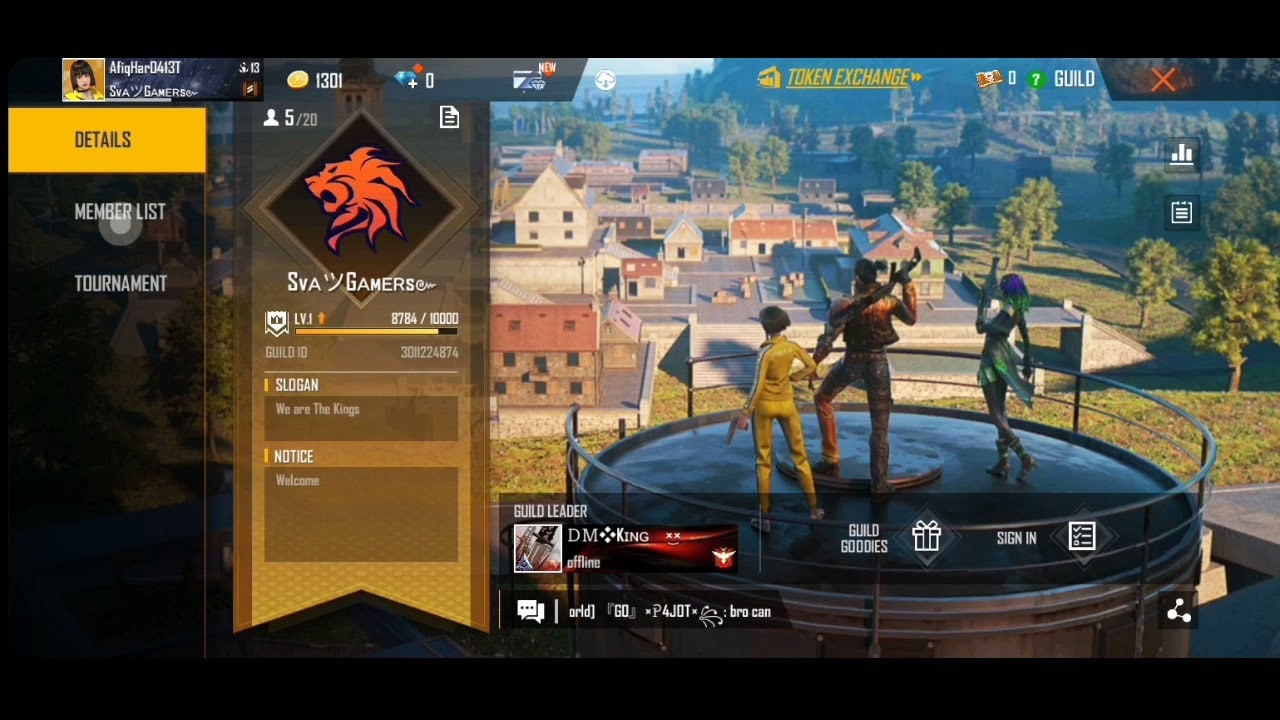Open the Member List tab
This screenshot has height=720, width=1280.
(119, 212)
